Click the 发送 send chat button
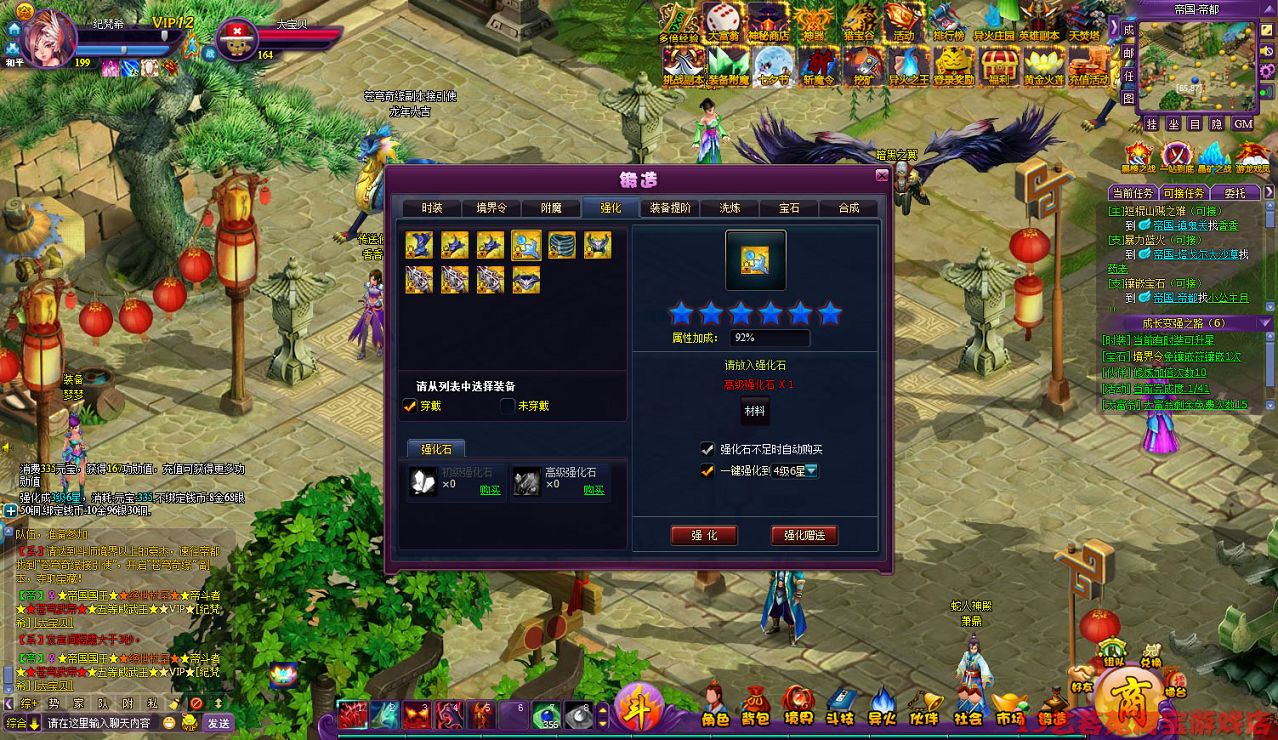The width and height of the screenshot is (1278, 740). (218, 722)
